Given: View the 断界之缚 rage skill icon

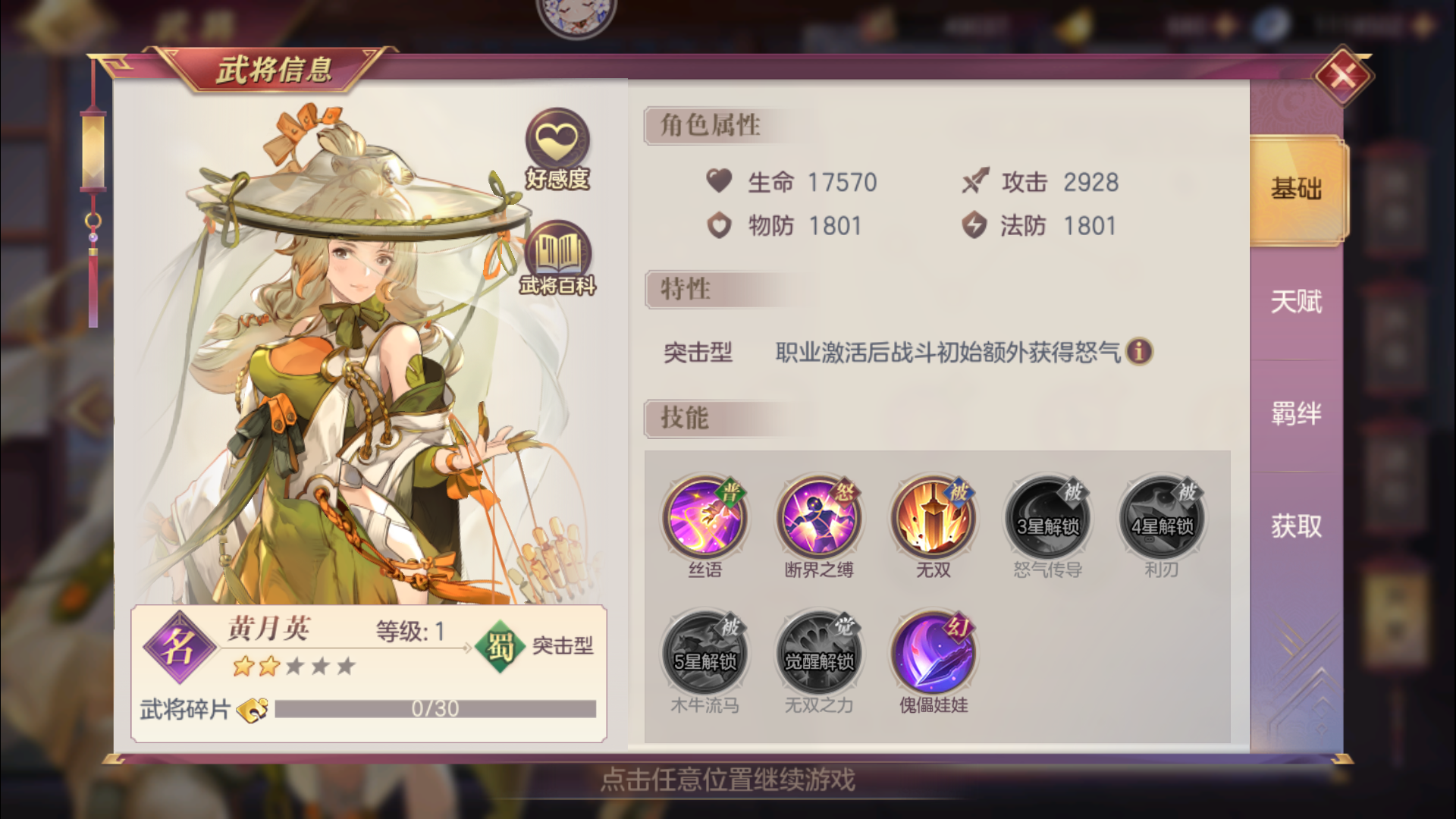Looking at the screenshot, I should click(818, 518).
